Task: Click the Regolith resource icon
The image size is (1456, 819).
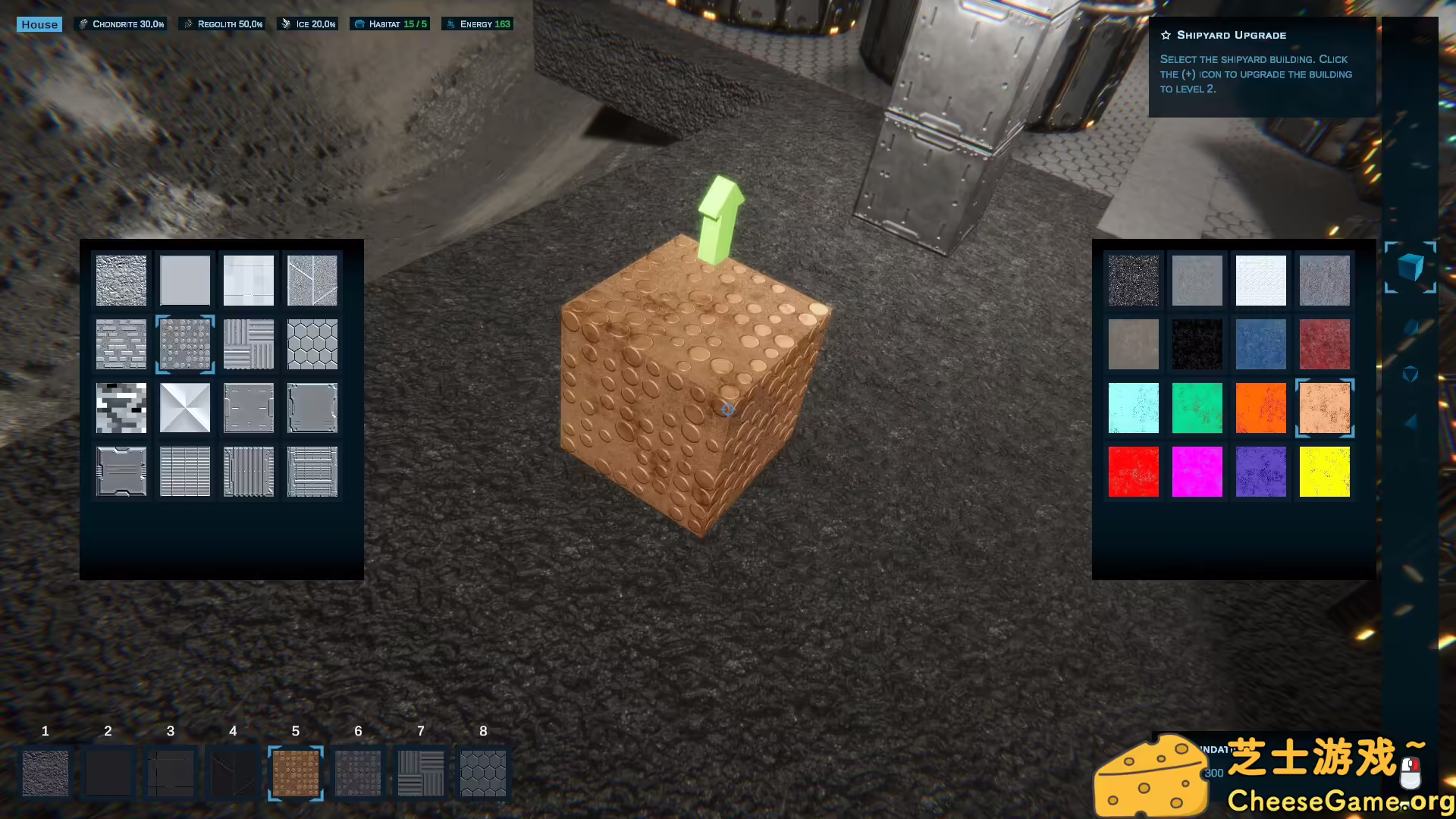Action: tap(187, 24)
